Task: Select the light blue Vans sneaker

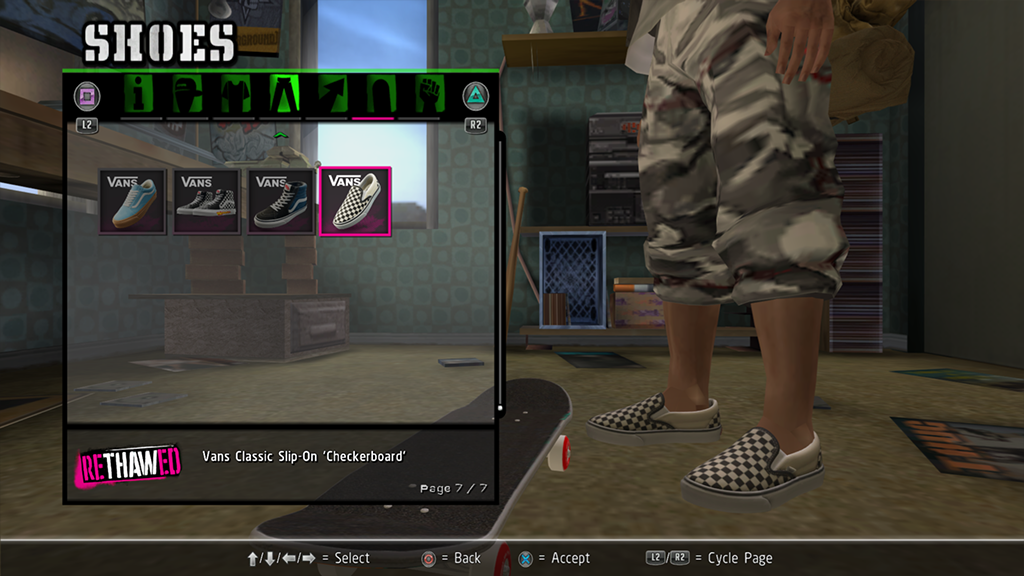Action: (132, 201)
